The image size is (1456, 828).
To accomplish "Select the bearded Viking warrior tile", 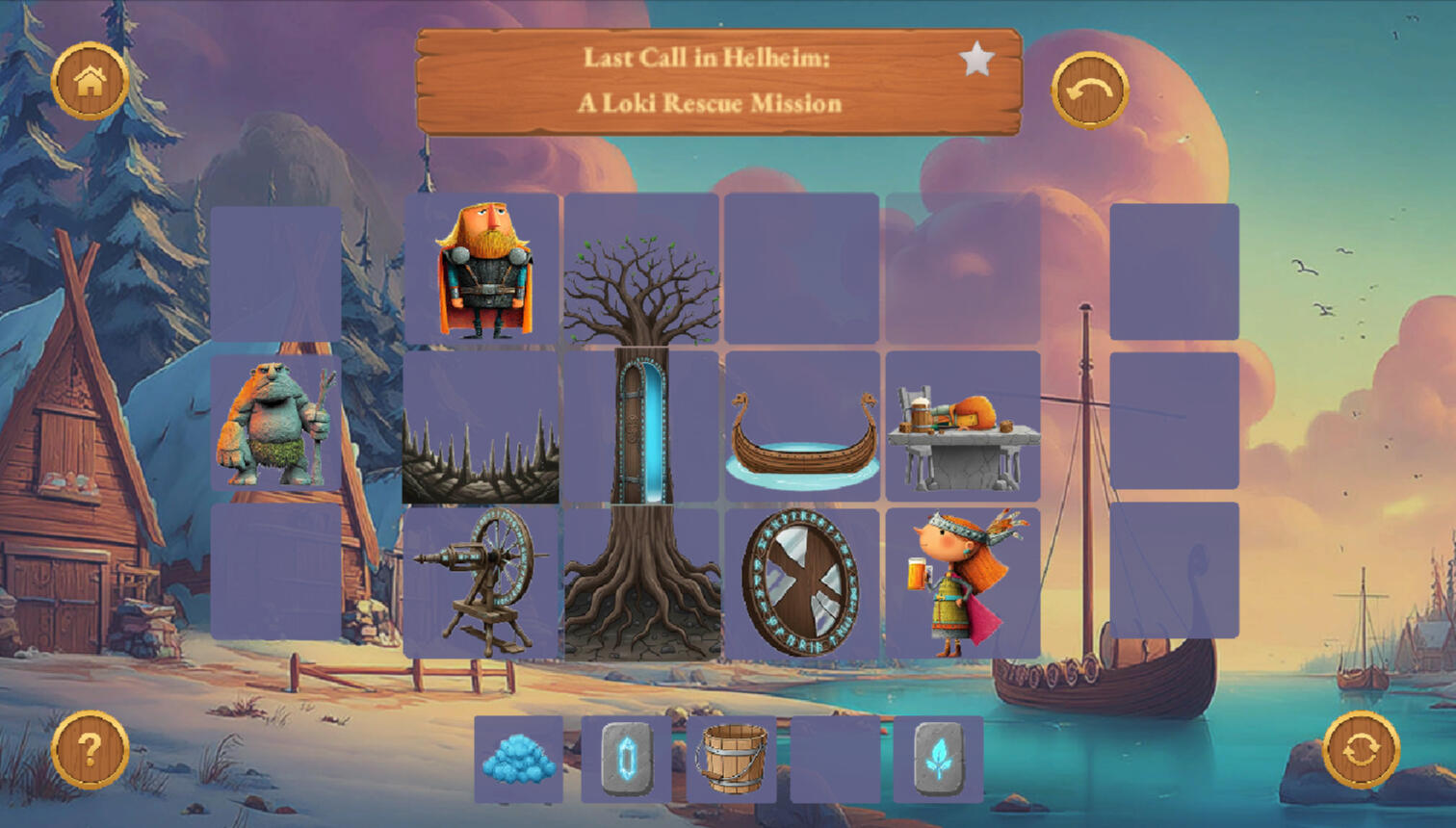I will tap(482, 270).
